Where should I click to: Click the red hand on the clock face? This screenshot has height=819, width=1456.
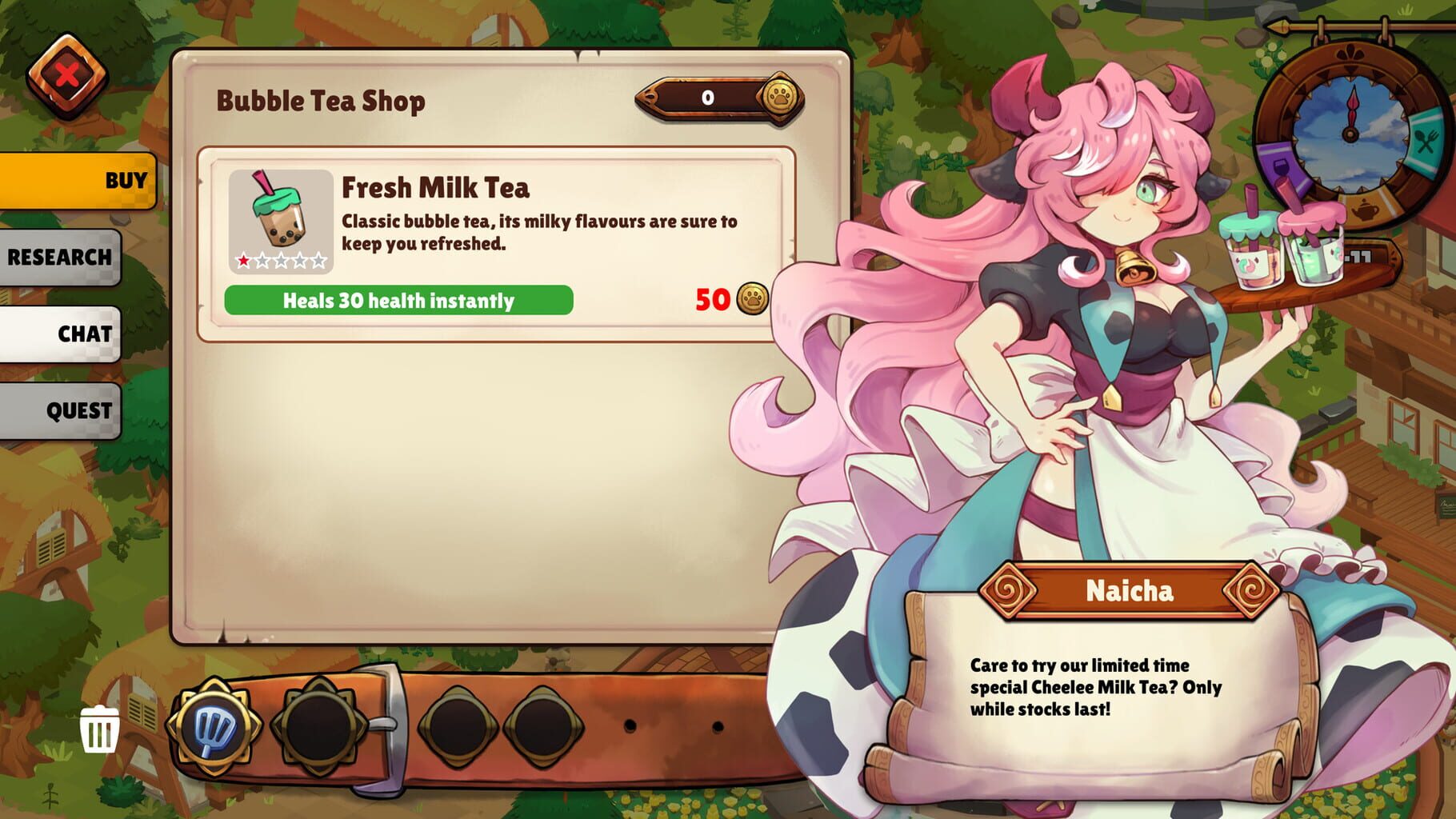[1352, 110]
